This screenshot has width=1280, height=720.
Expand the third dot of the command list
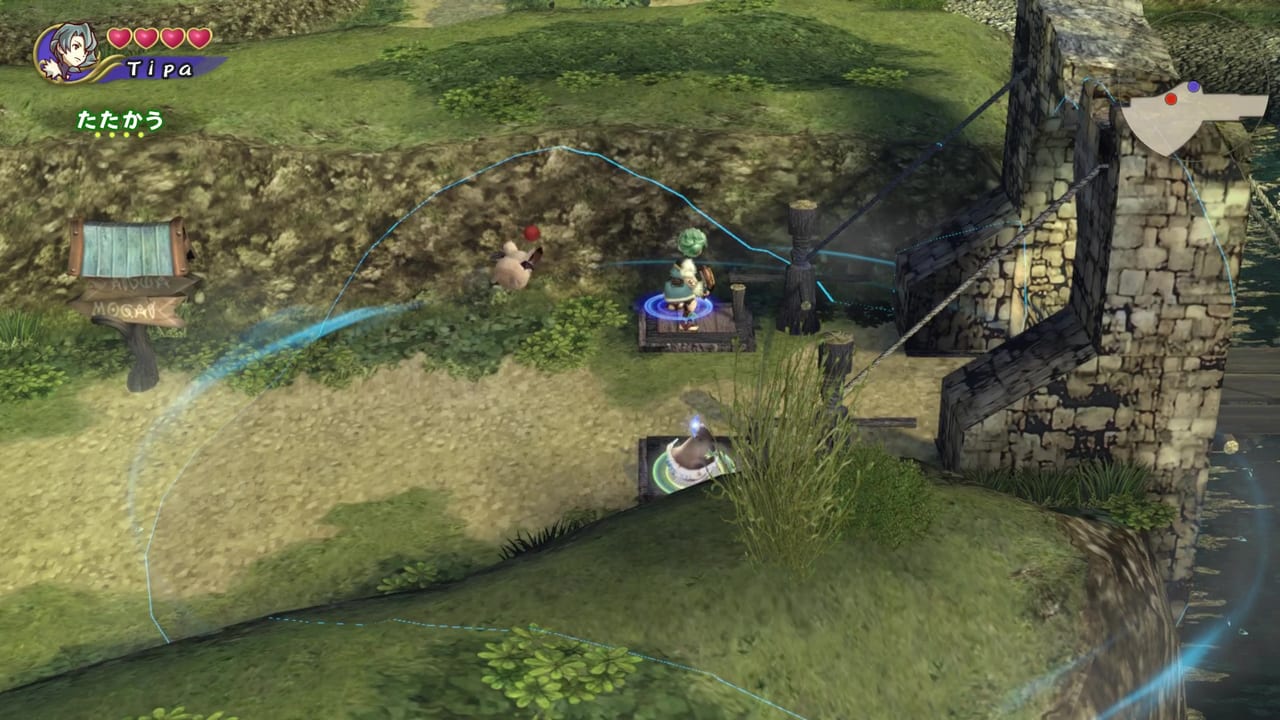[x=126, y=134]
